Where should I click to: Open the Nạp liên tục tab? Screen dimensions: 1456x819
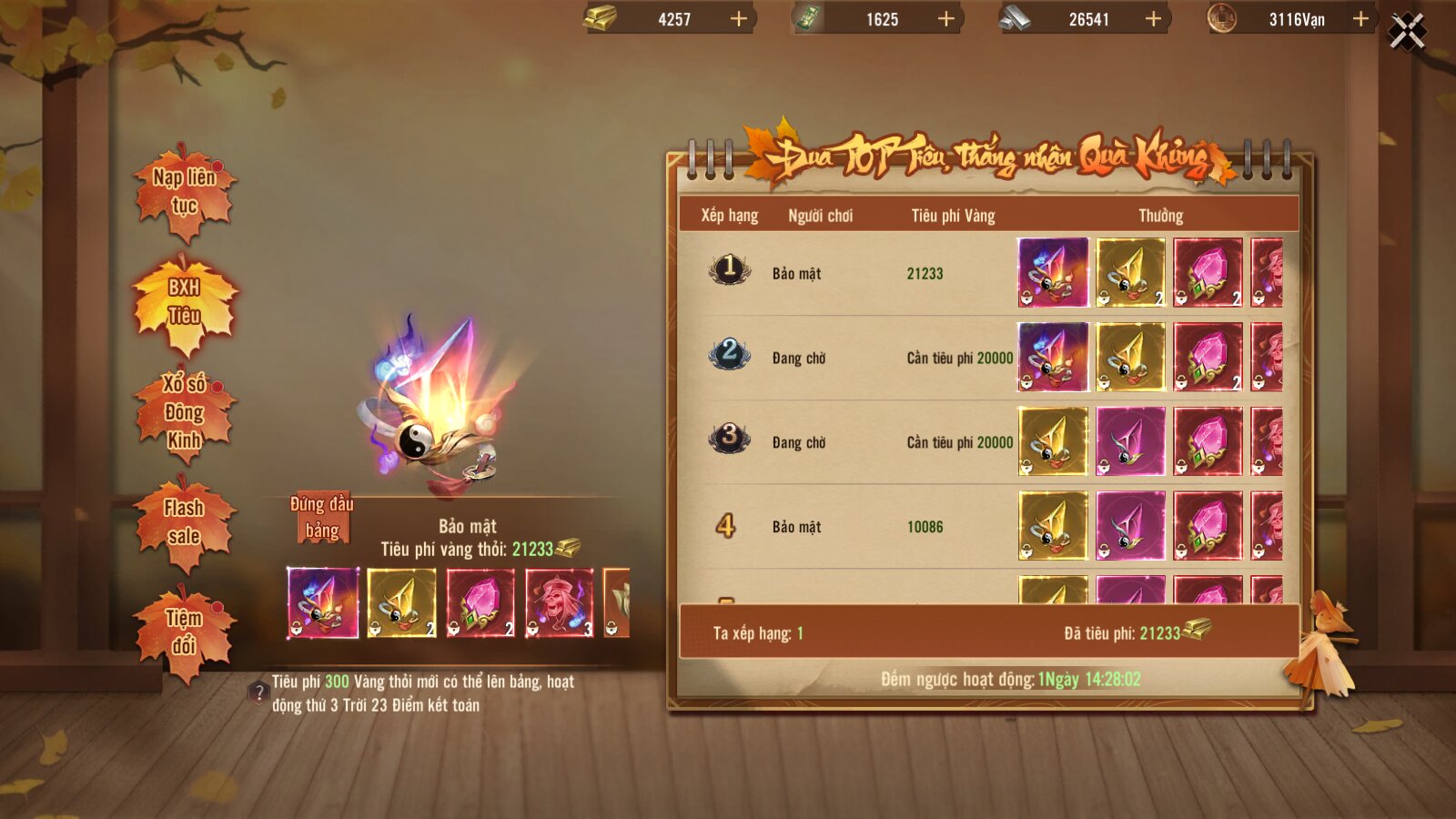[184, 192]
